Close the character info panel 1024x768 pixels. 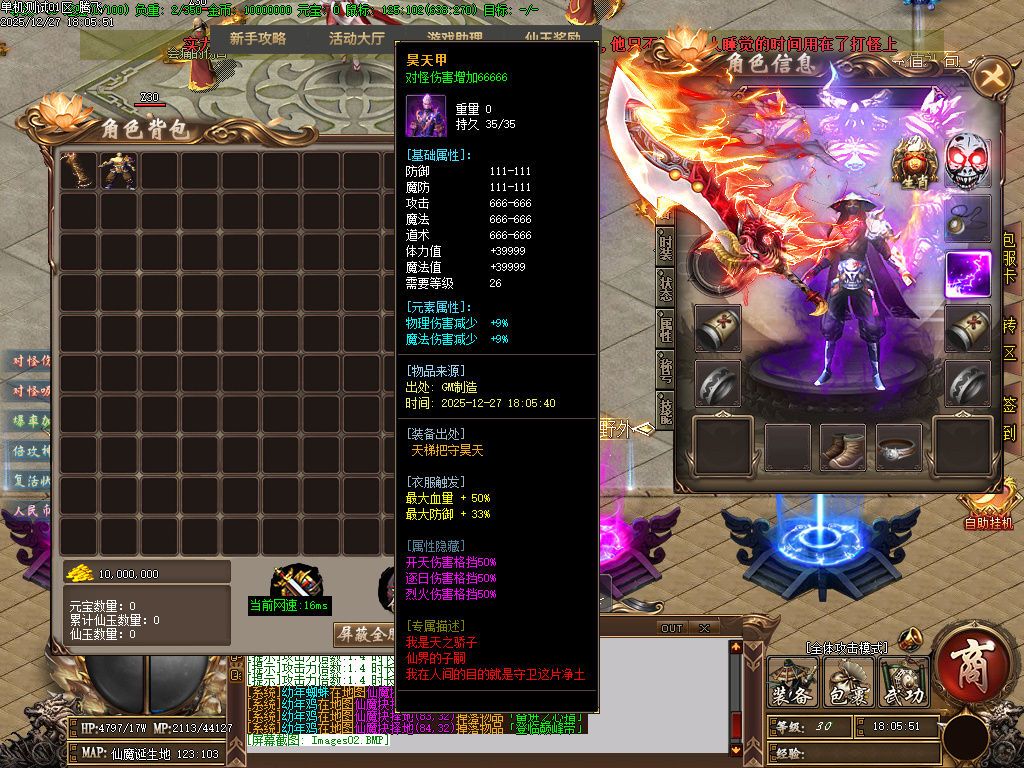pos(990,76)
